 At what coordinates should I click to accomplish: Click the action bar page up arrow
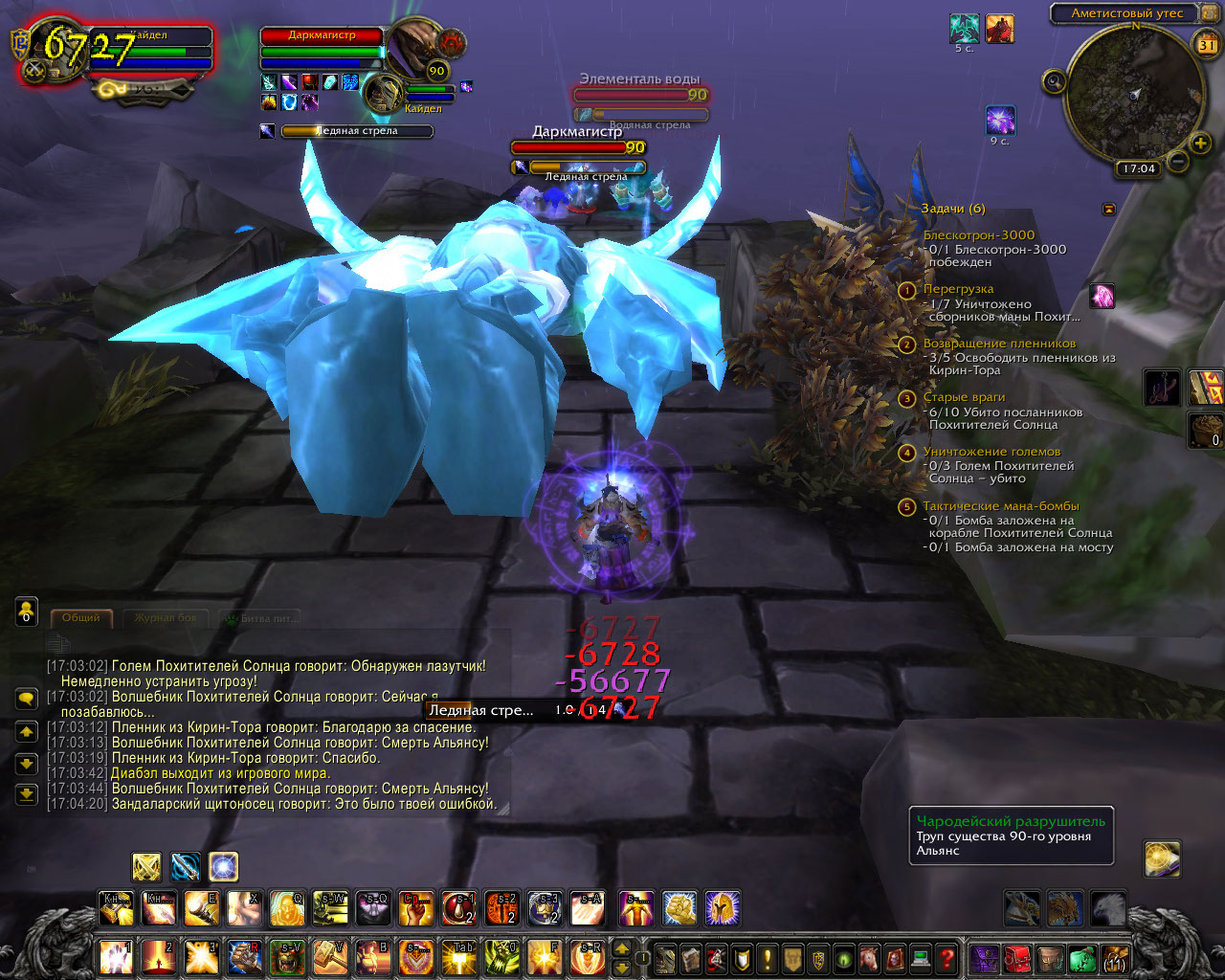(x=622, y=948)
